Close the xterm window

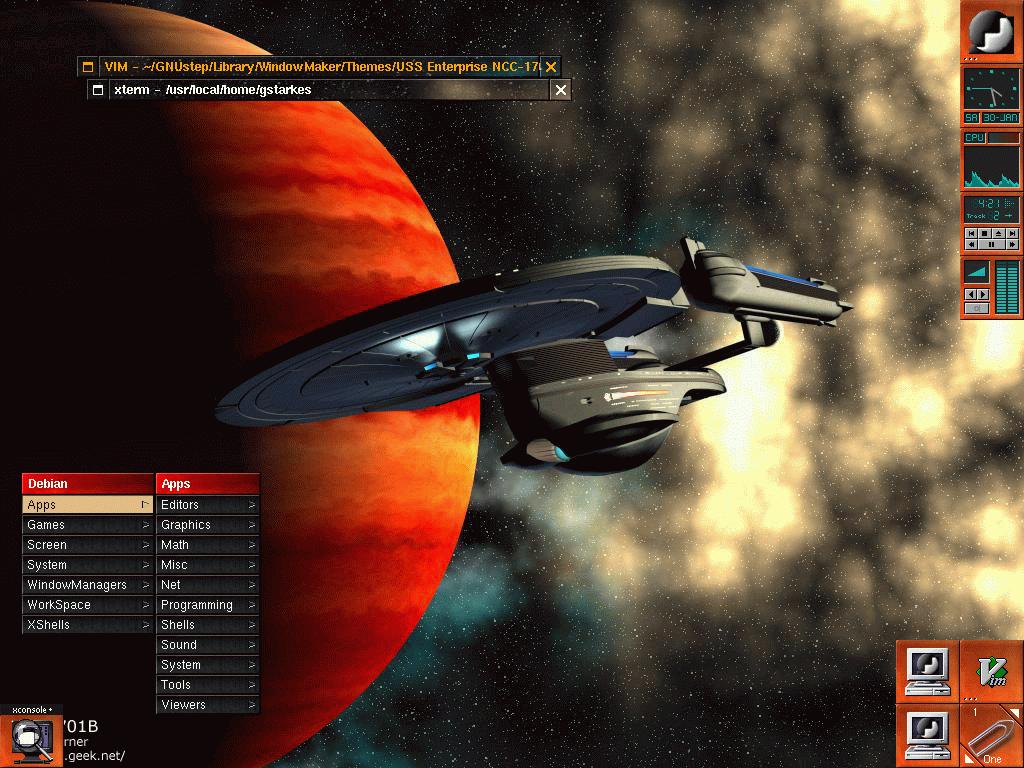point(561,90)
